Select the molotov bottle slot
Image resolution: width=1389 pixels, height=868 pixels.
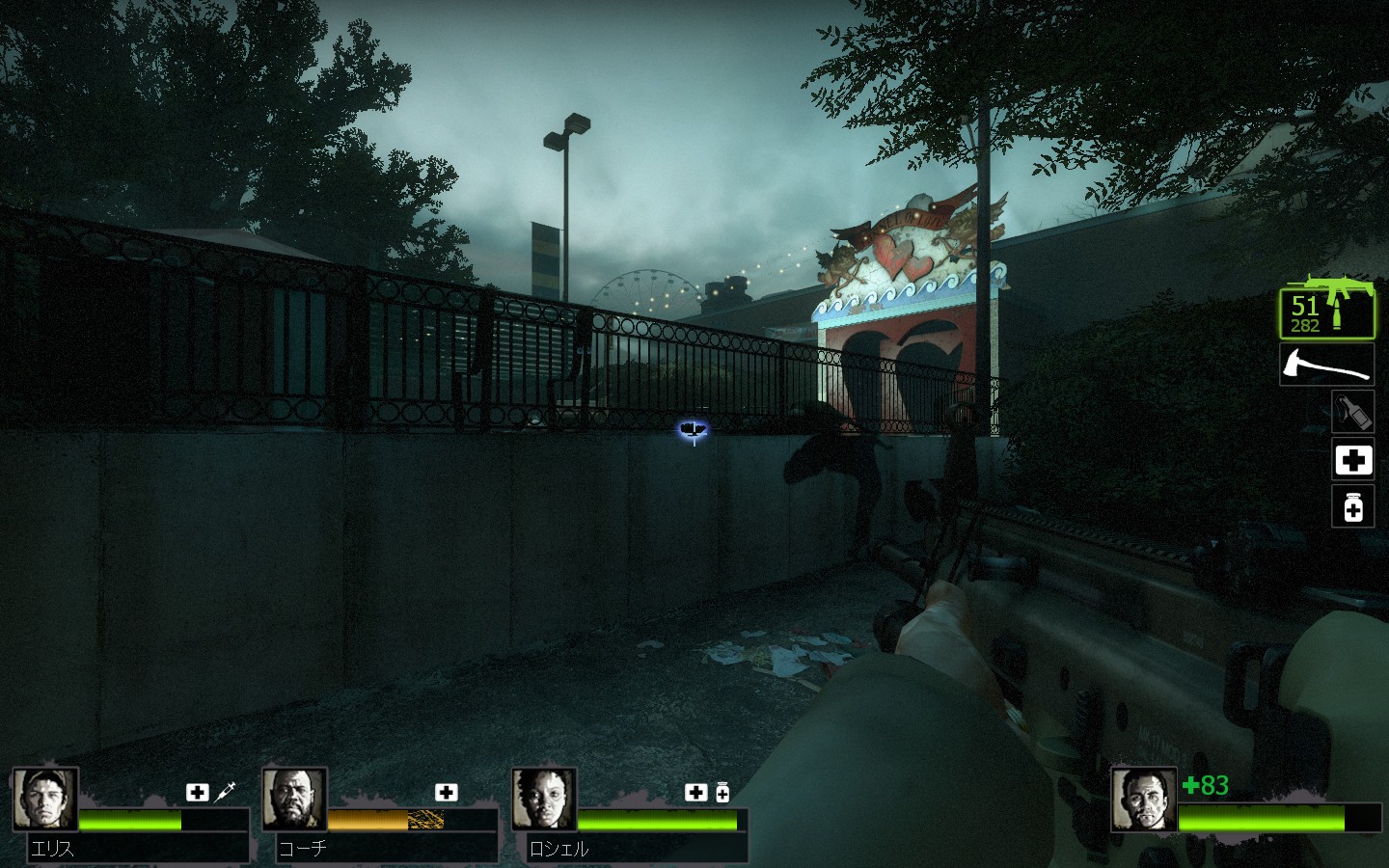pos(1352,412)
